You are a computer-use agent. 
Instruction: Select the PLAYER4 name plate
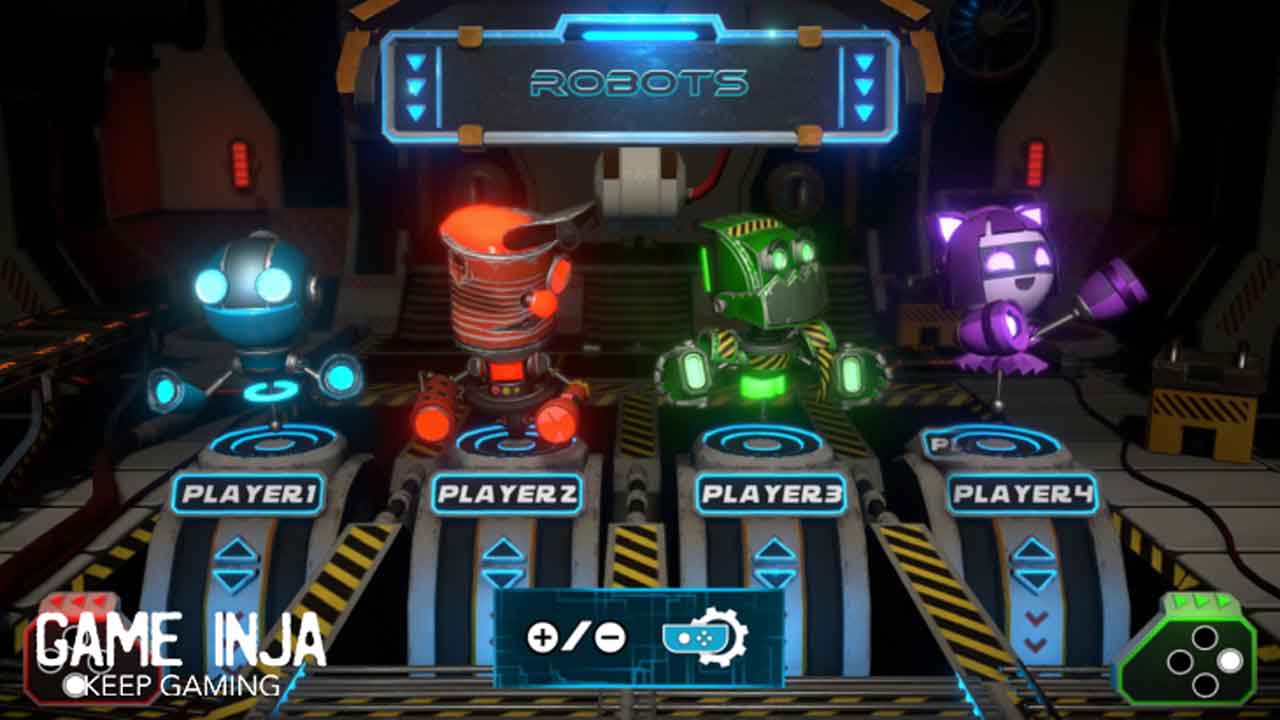(1022, 494)
